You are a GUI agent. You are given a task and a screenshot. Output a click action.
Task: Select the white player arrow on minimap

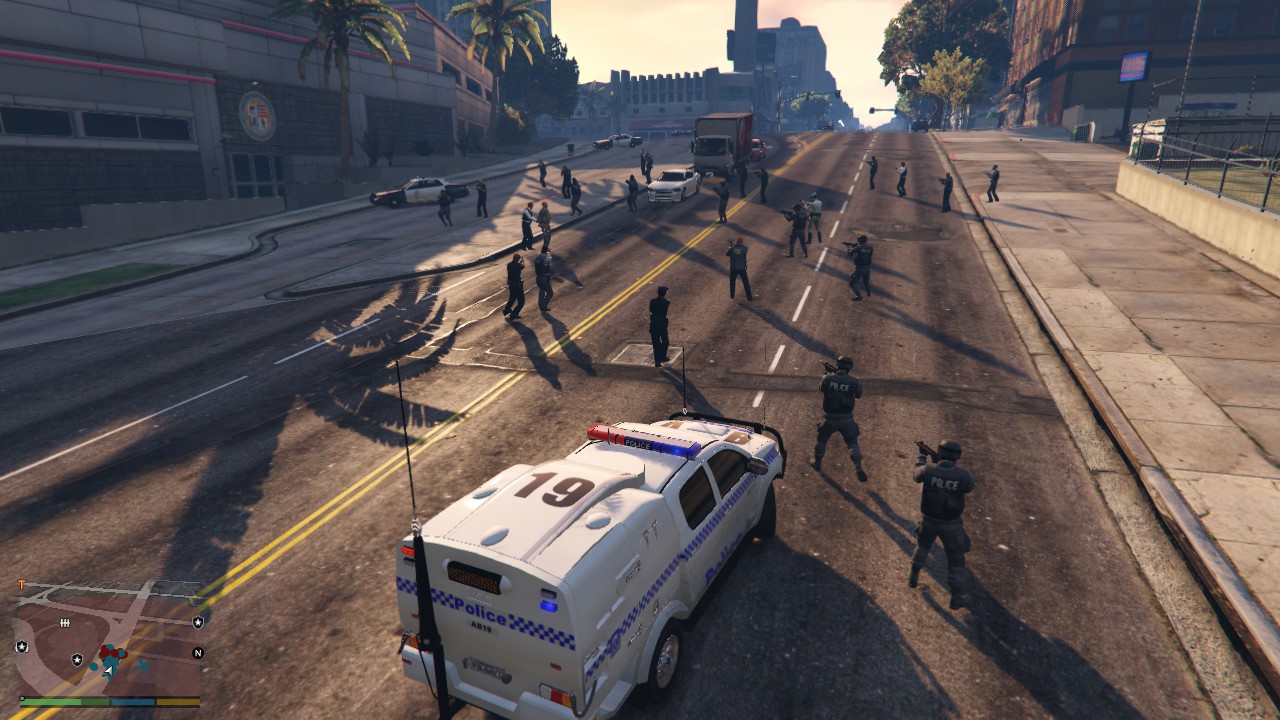pyautogui.click(x=108, y=668)
